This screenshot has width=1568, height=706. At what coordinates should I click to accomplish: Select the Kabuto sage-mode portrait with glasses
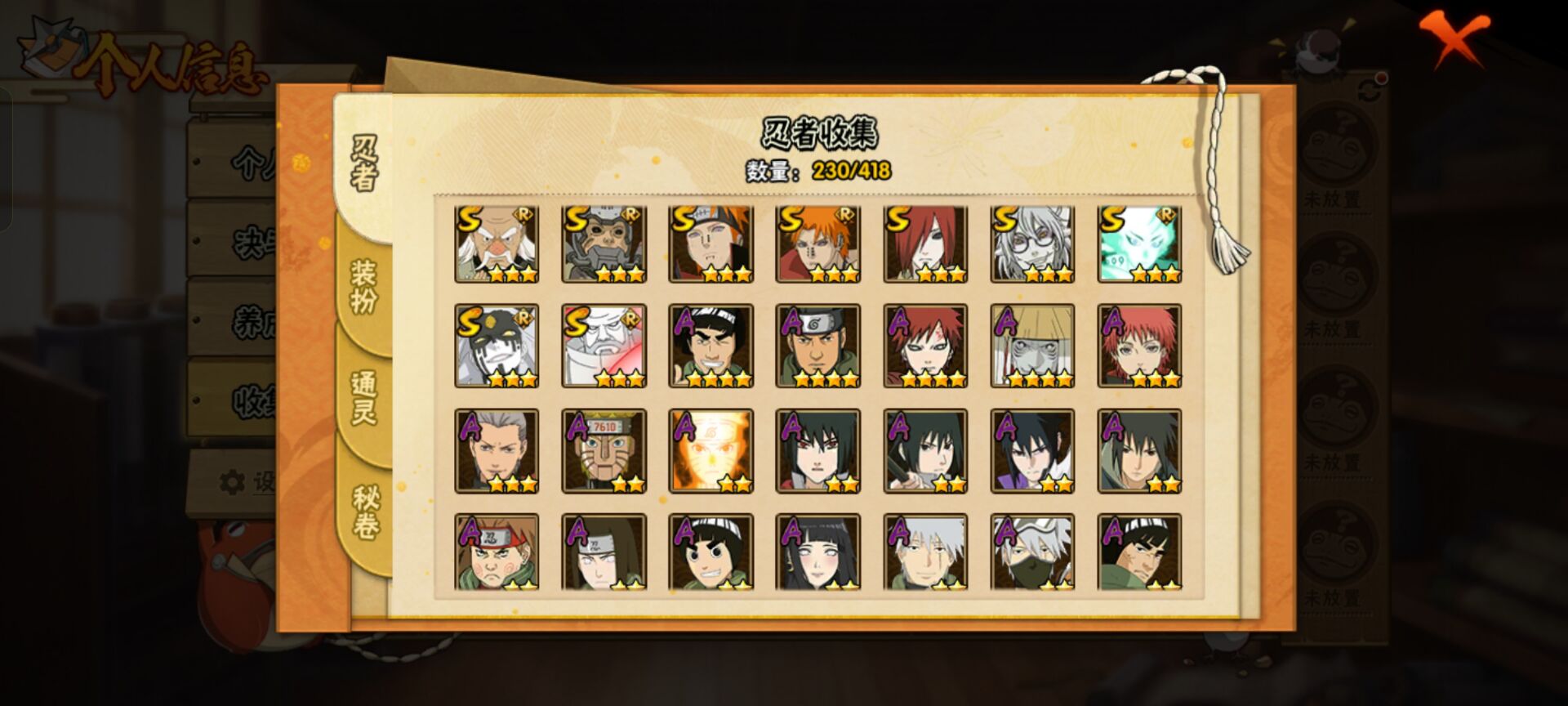coord(1032,244)
